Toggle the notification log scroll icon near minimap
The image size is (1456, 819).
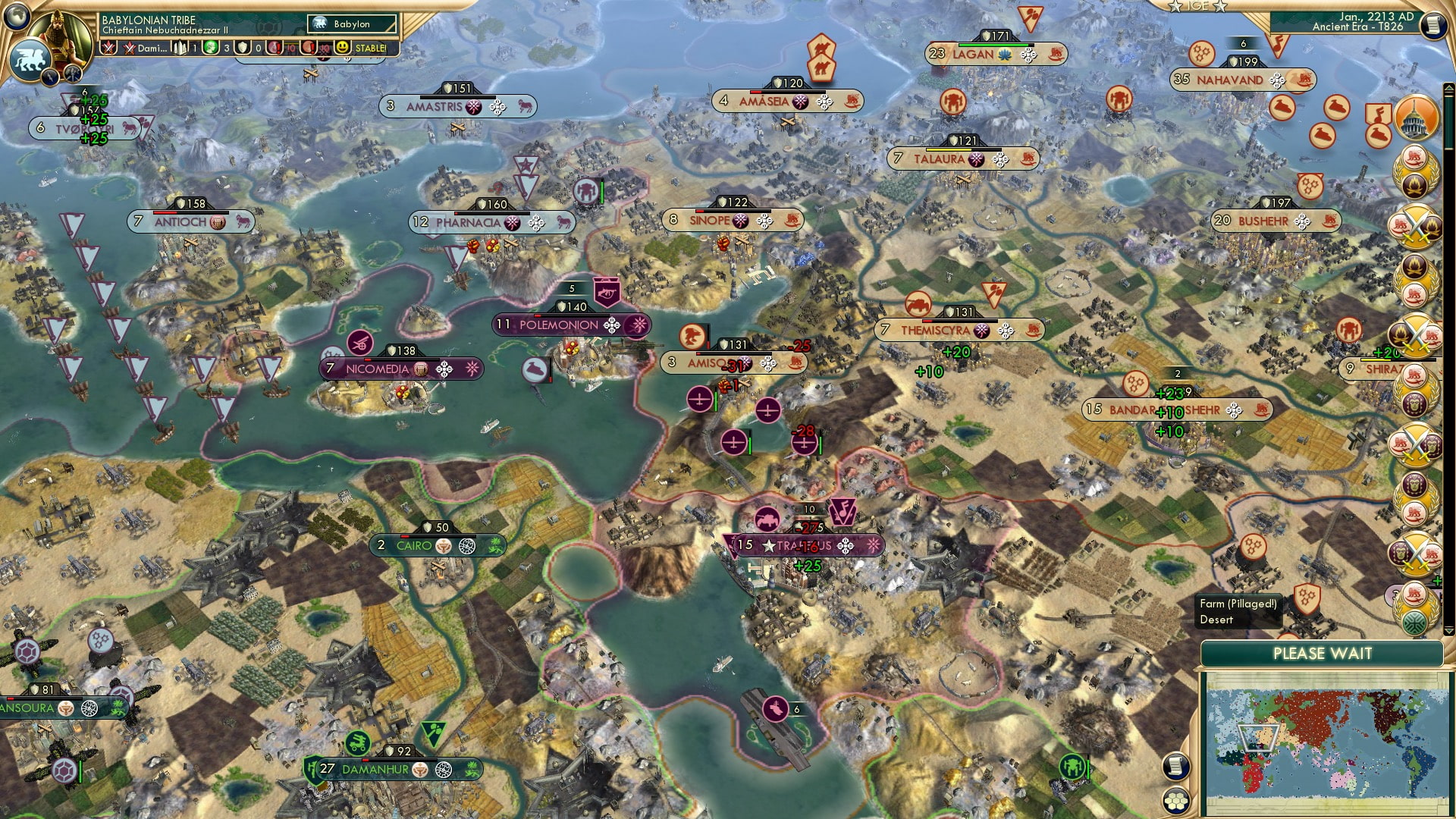click(x=1176, y=767)
